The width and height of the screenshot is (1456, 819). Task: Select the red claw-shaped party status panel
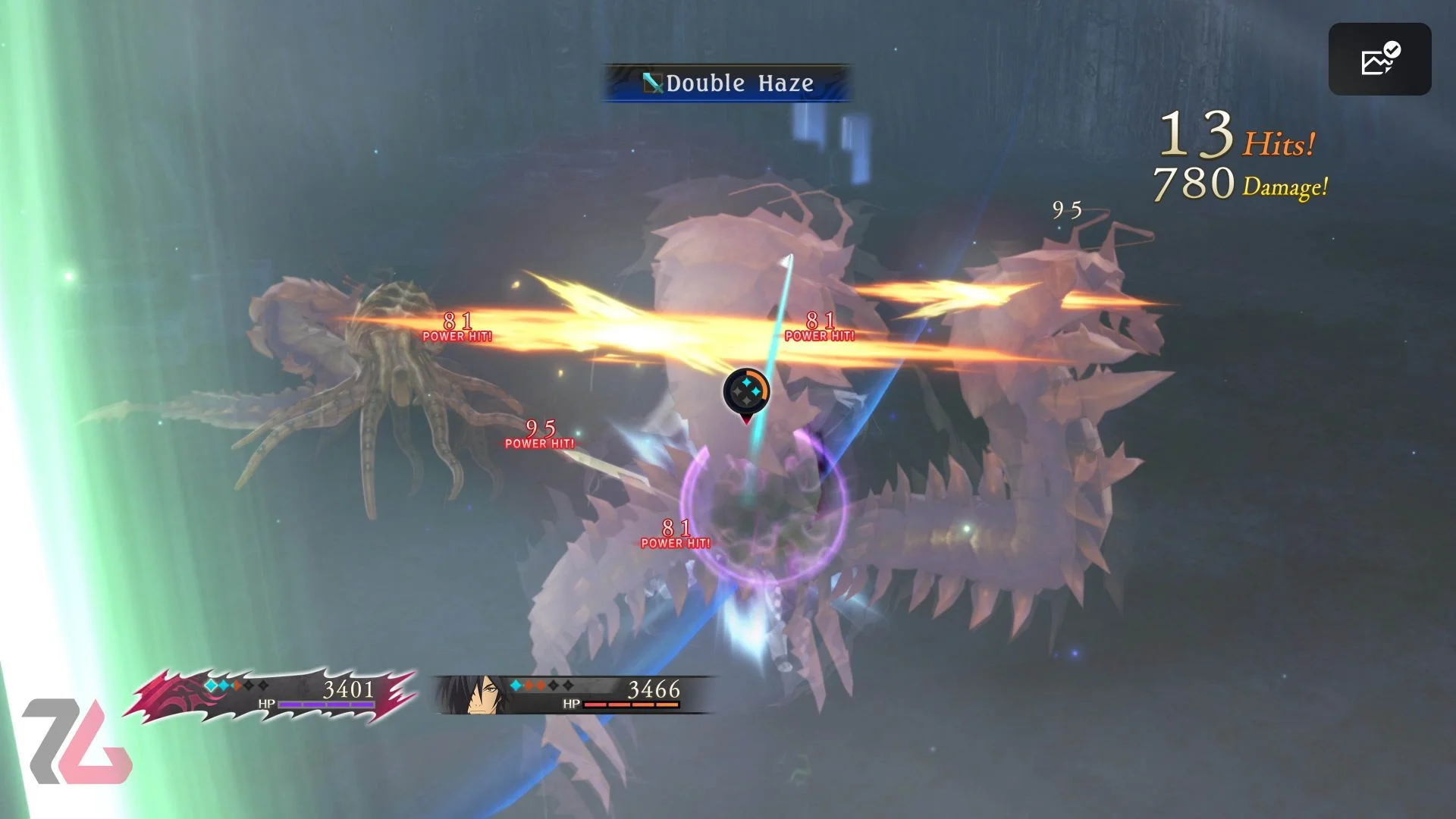pos(273,694)
